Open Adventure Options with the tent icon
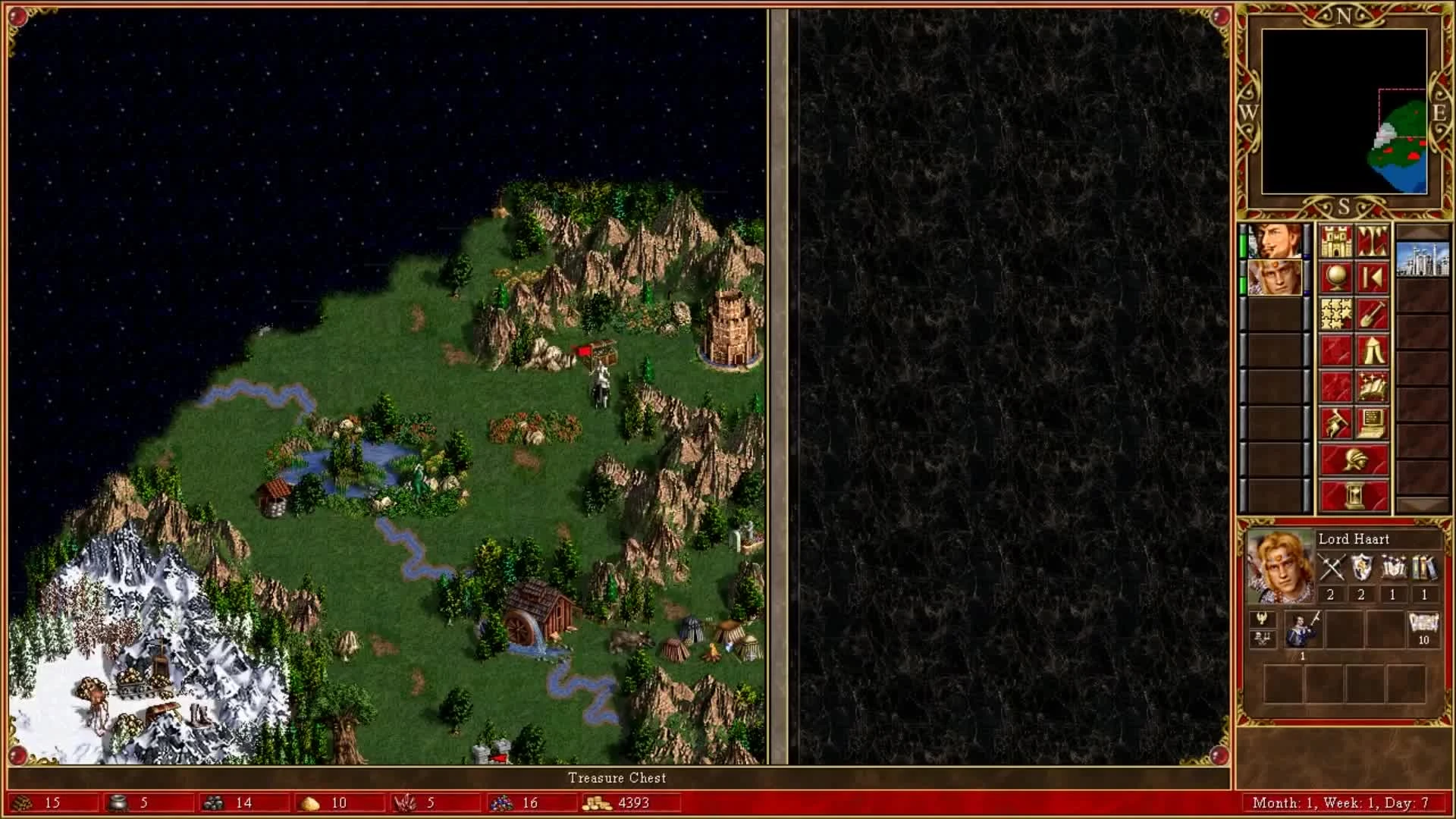The height and width of the screenshot is (819, 1456). [x=1373, y=350]
